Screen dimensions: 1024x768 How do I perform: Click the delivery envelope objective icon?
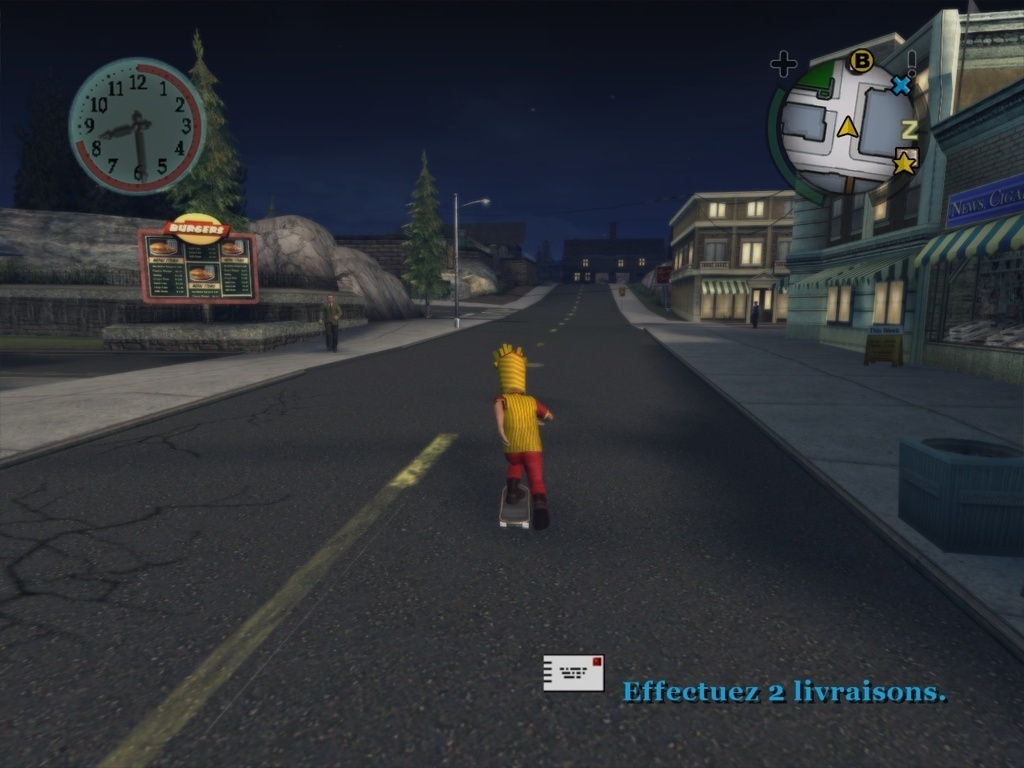click(574, 673)
